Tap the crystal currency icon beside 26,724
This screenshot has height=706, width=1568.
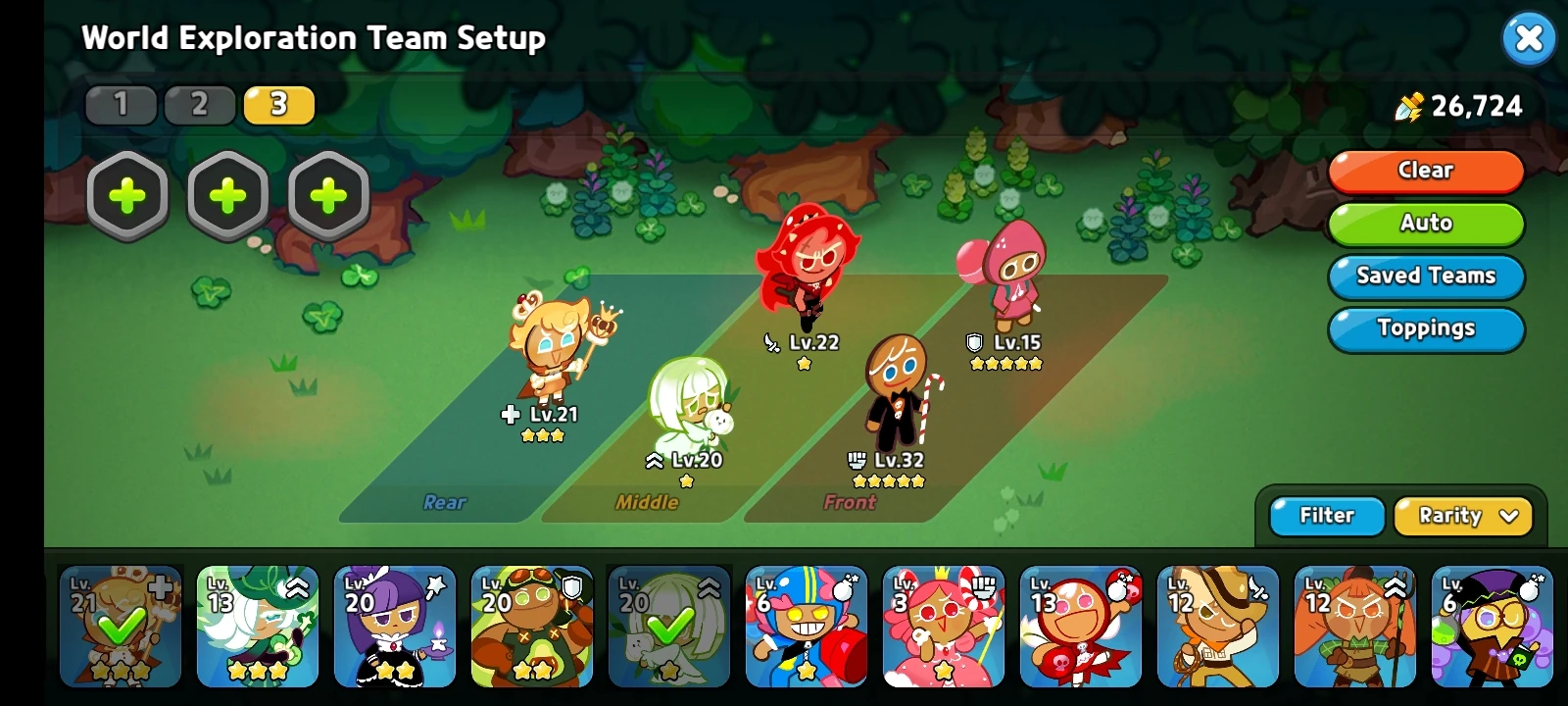1409,106
